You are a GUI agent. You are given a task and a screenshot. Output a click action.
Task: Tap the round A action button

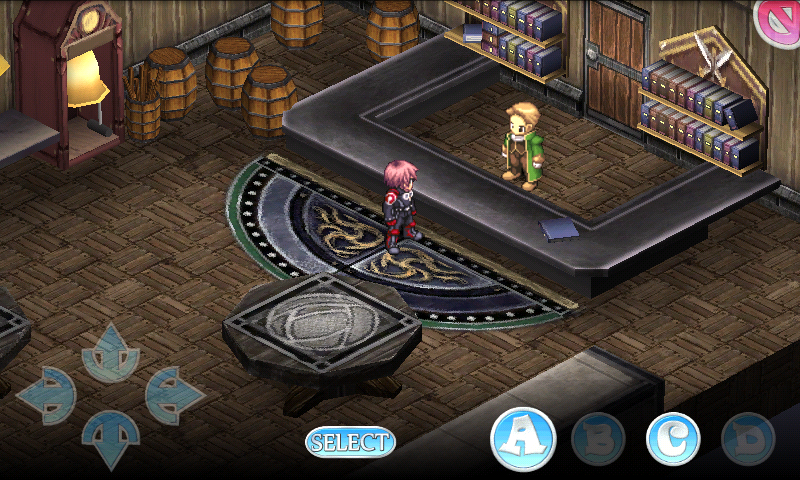(522, 438)
